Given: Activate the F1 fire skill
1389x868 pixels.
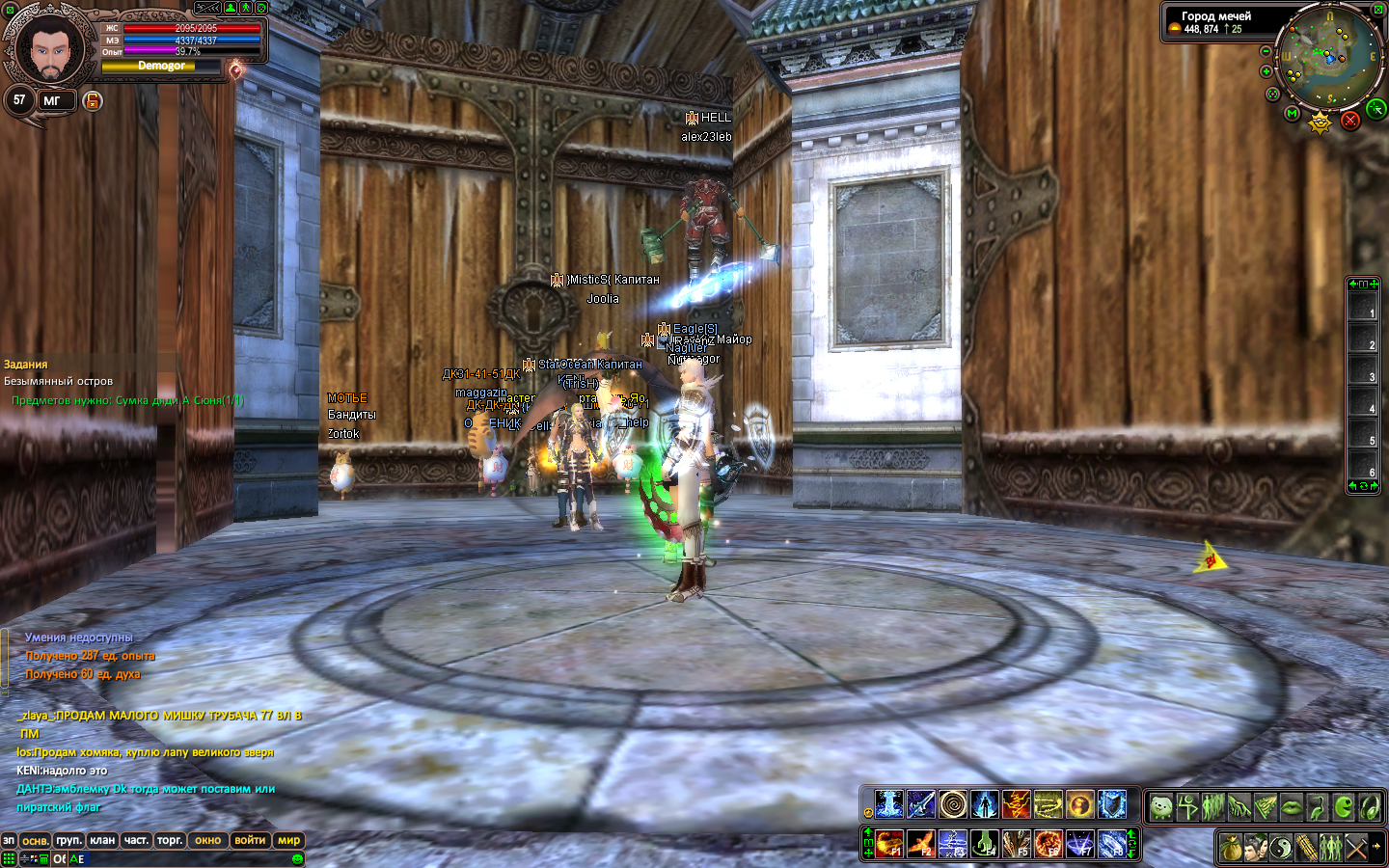Looking at the screenshot, I should tap(889, 844).
